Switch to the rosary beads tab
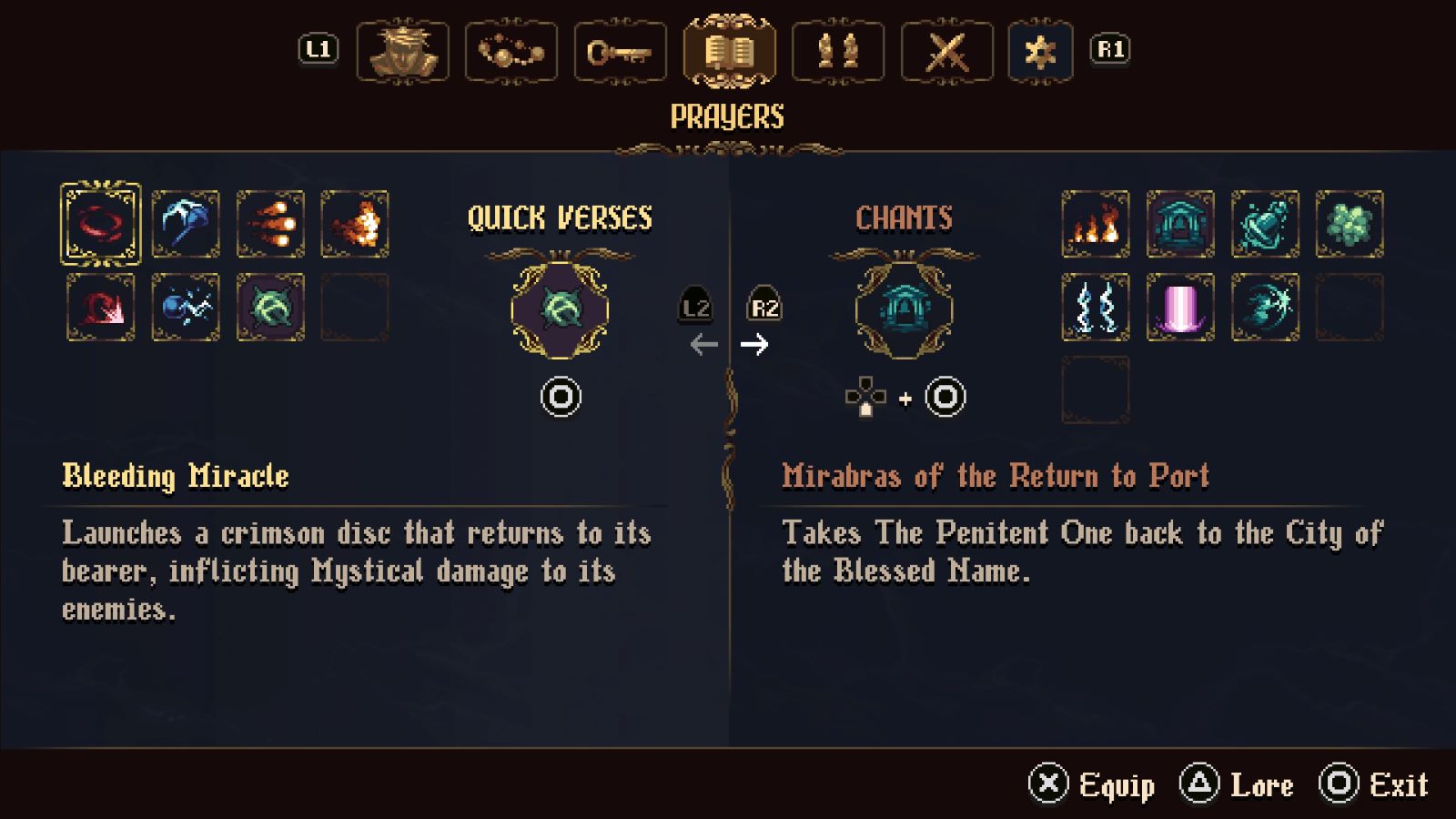The image size is (1456, 819). (x=511, y=51)
